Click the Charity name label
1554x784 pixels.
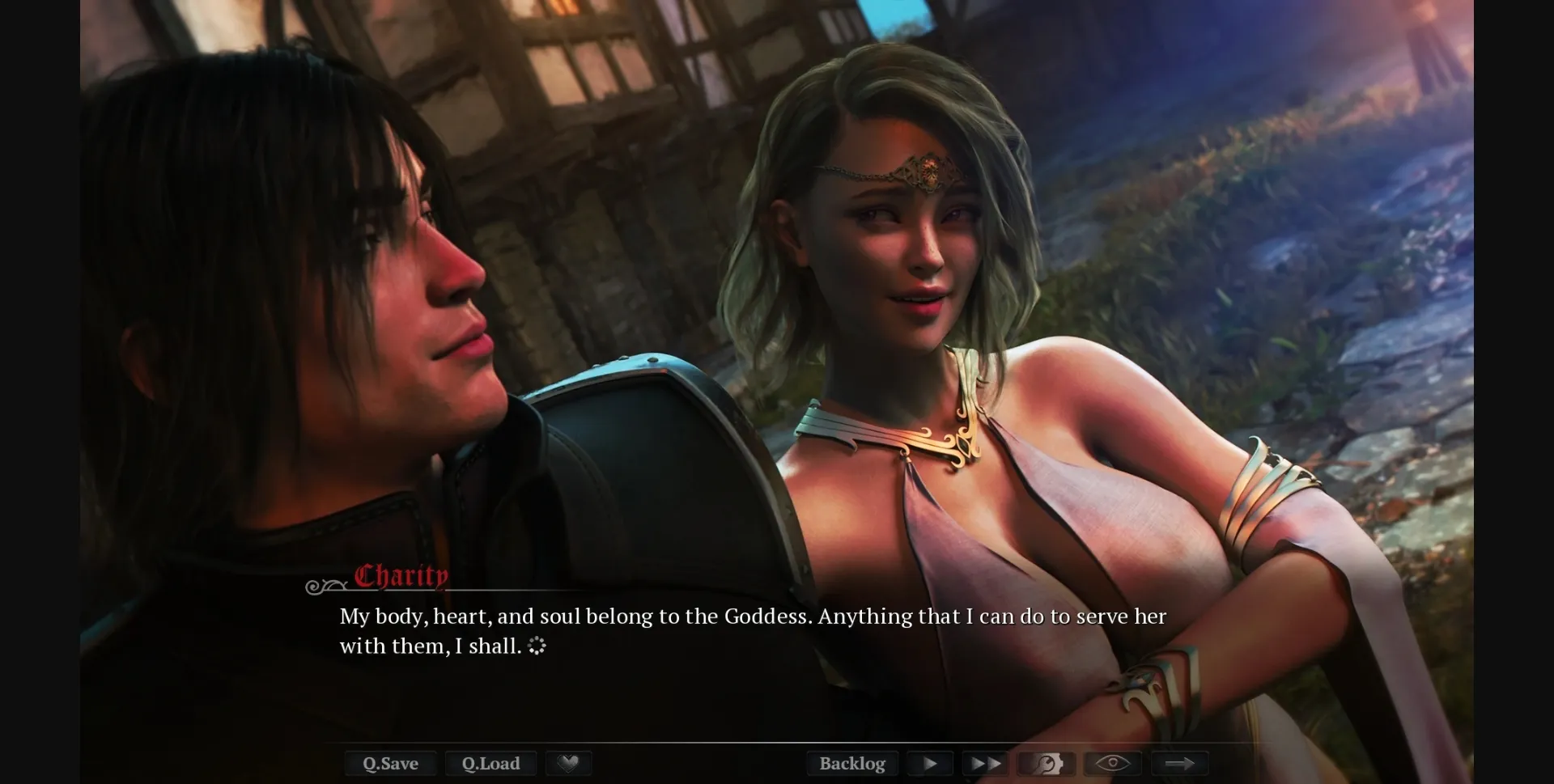[400, 576]
